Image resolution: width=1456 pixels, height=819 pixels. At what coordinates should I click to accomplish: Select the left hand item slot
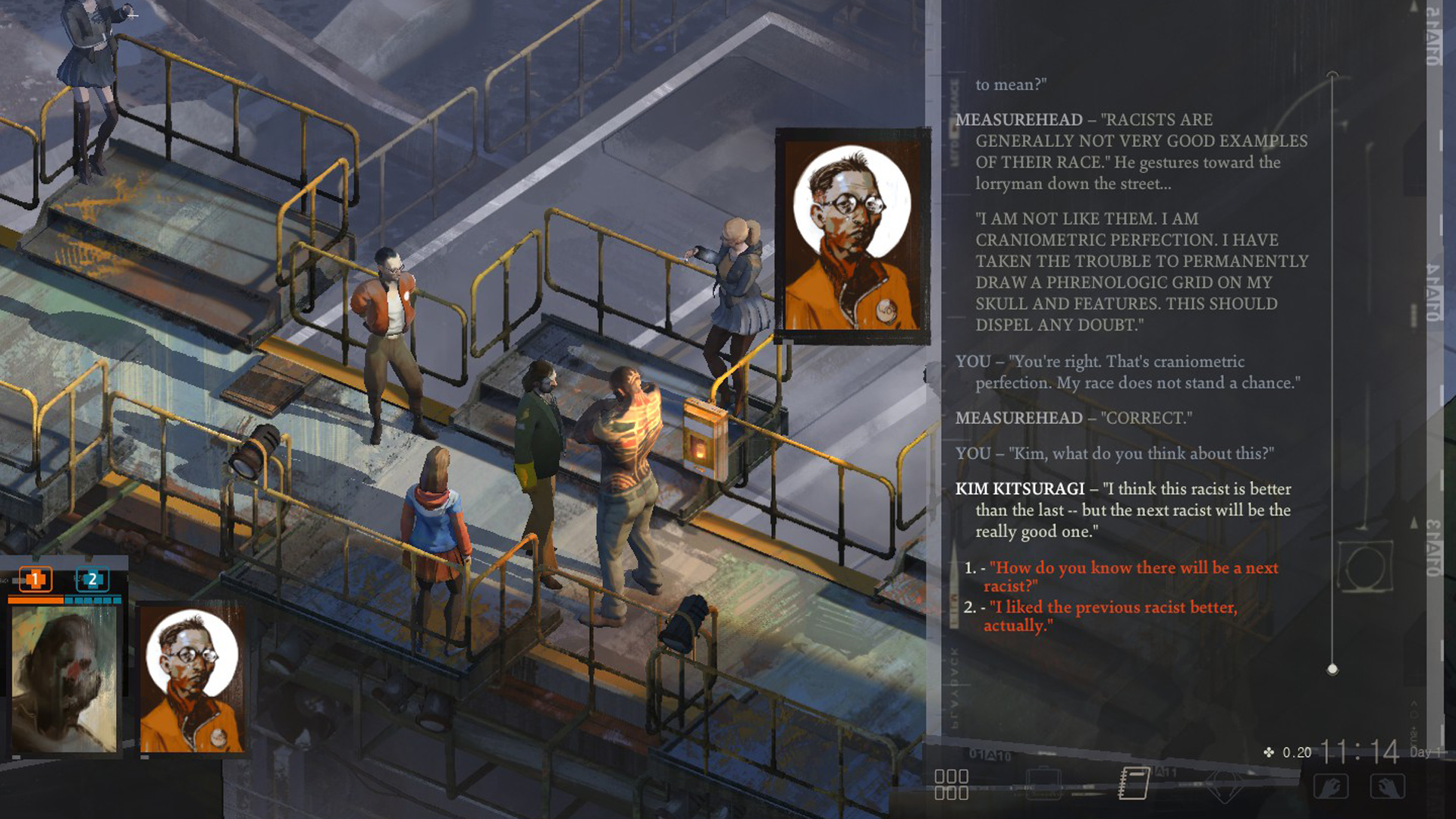click(1331, 786)
